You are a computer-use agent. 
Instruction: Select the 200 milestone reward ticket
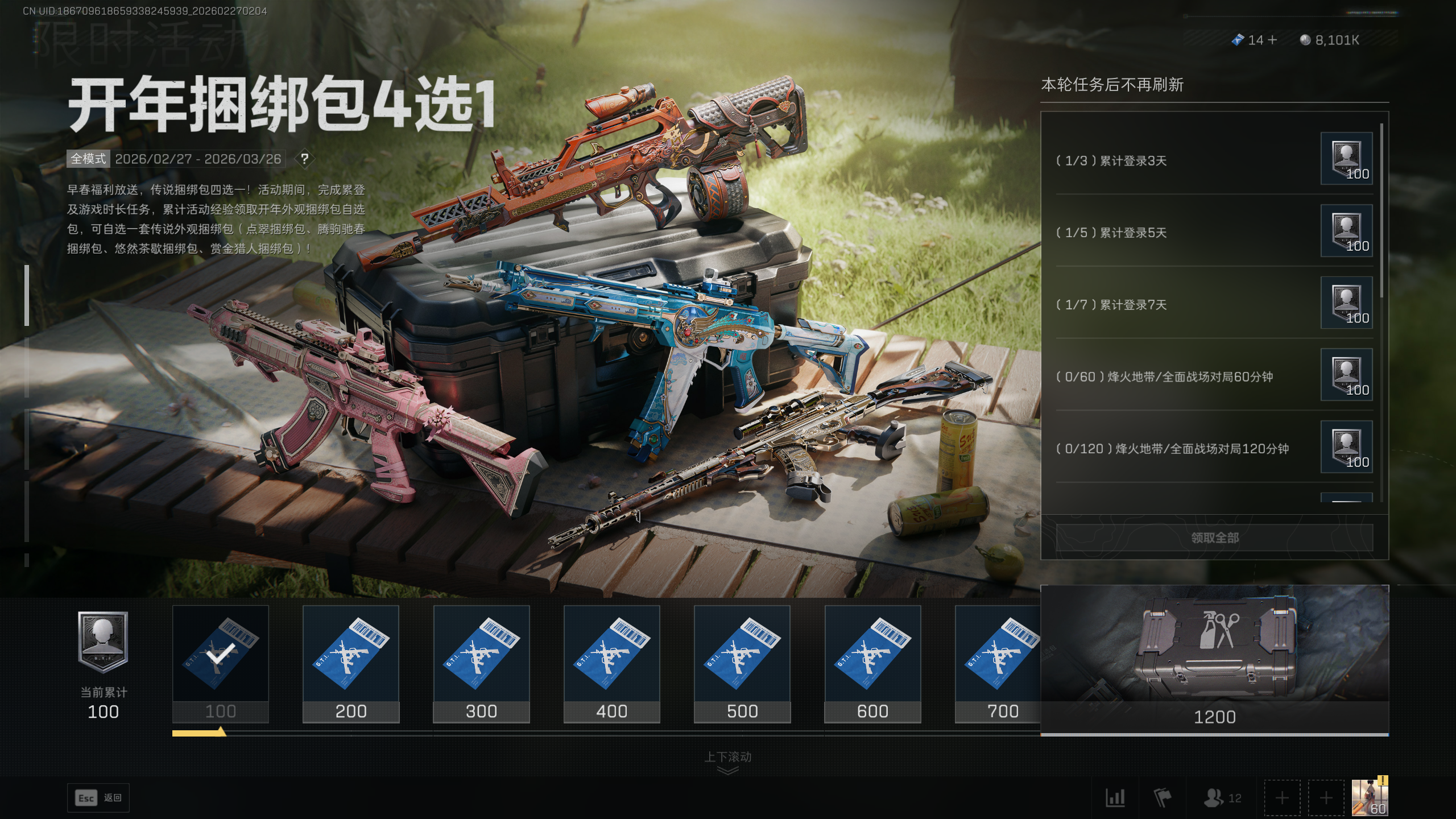[350, 663]
